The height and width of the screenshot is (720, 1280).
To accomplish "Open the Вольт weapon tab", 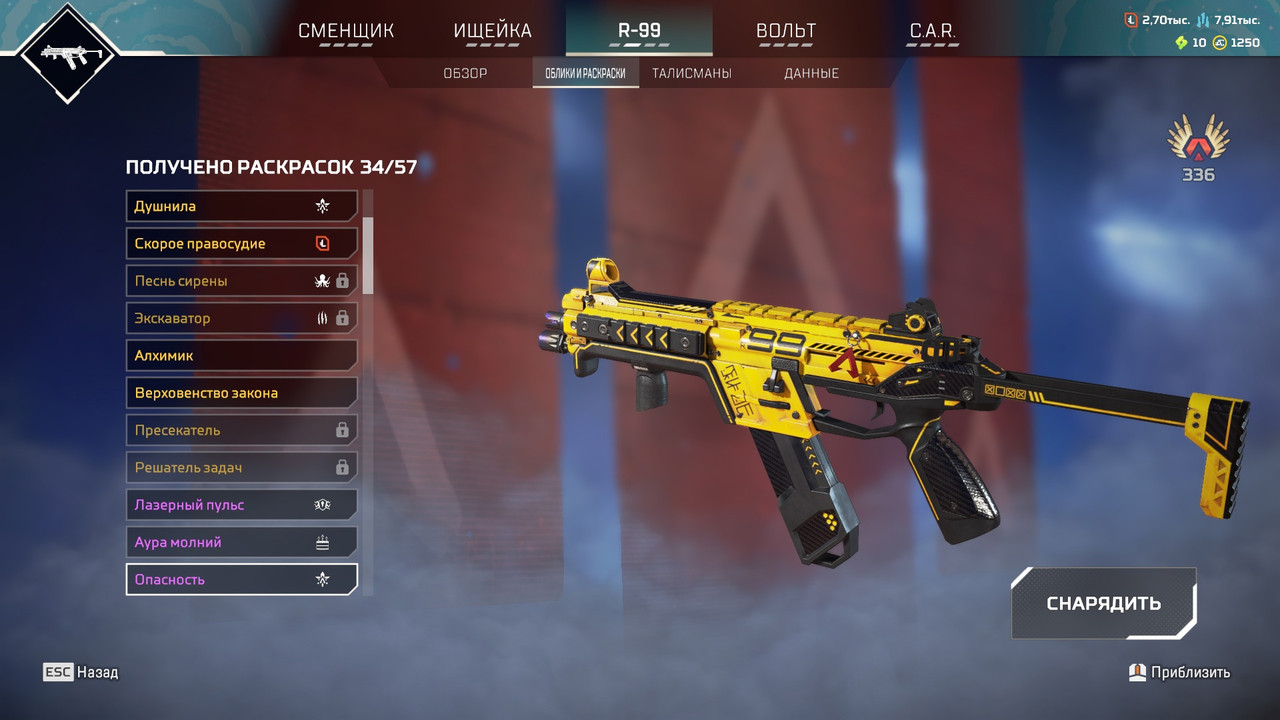I will pos(786,31).
